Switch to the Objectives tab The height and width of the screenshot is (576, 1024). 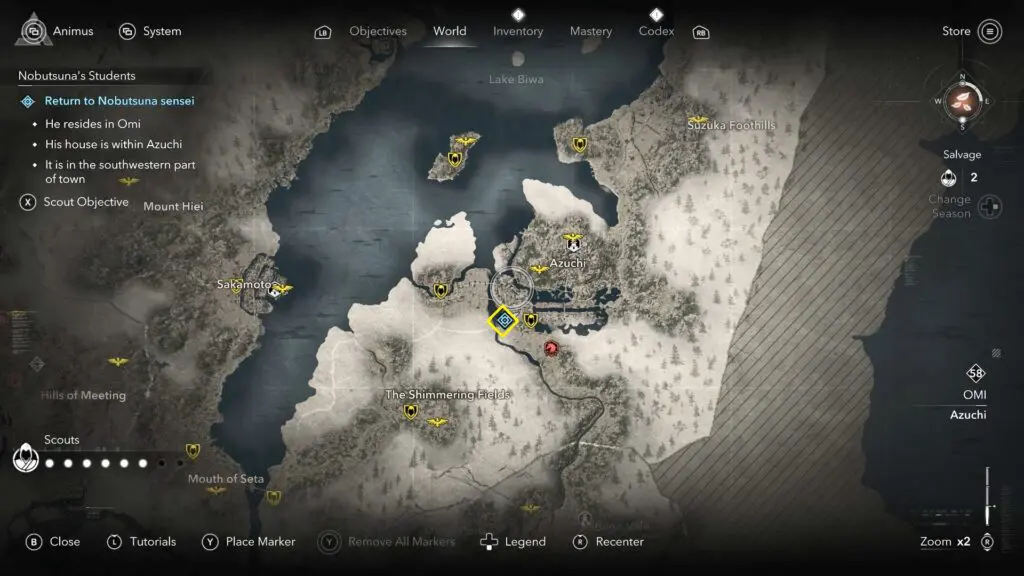[377, 31]
